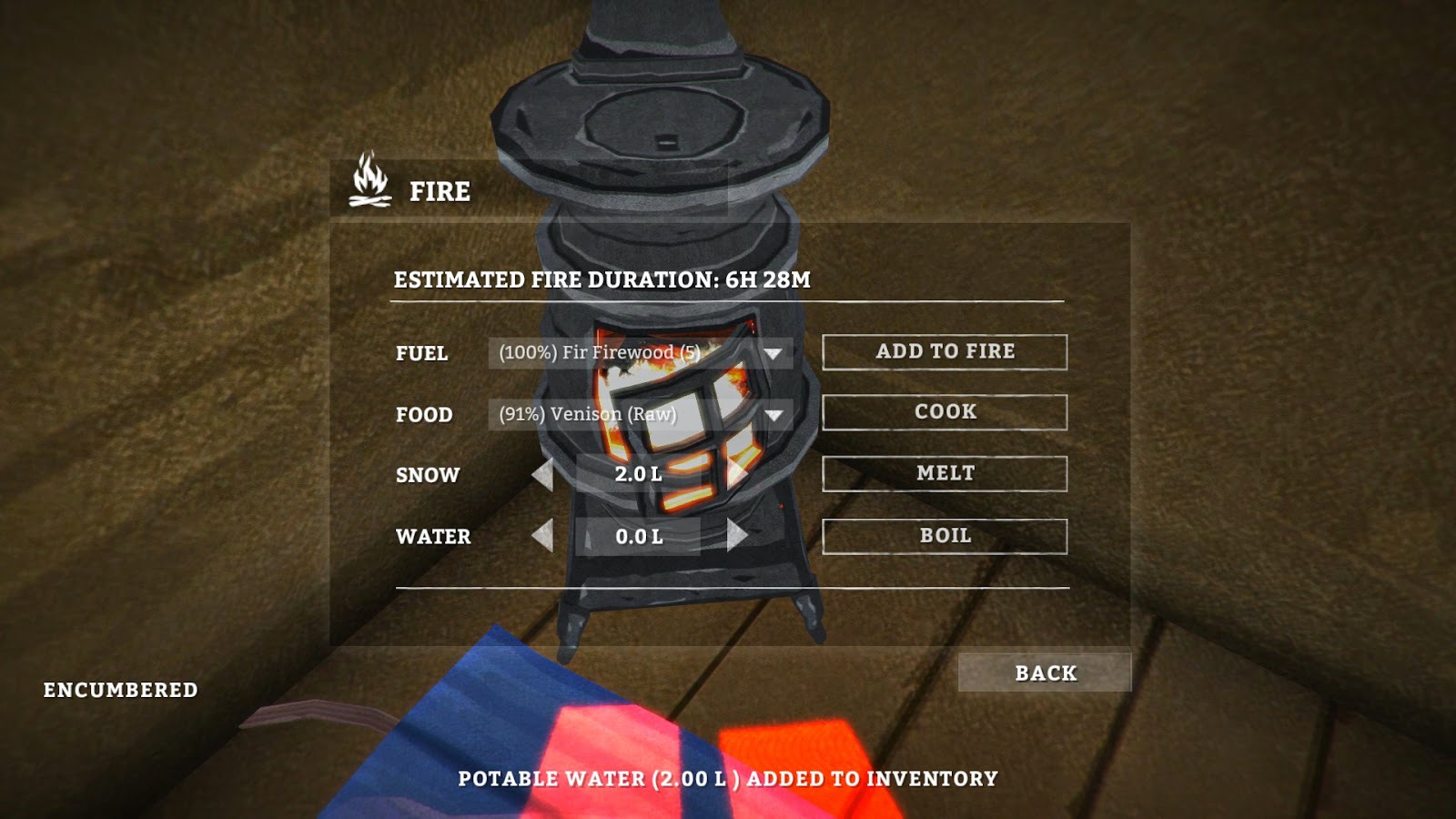Click the downward arrow on the FOOD selector
The image size is (1456, 819).
(774, 416)
